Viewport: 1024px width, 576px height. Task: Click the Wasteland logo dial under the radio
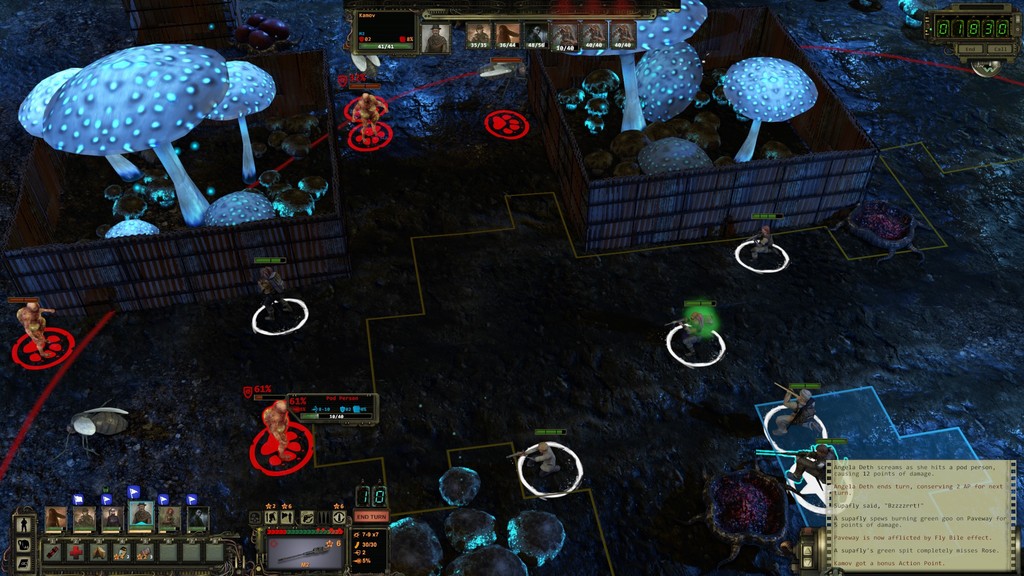(987, 67)
